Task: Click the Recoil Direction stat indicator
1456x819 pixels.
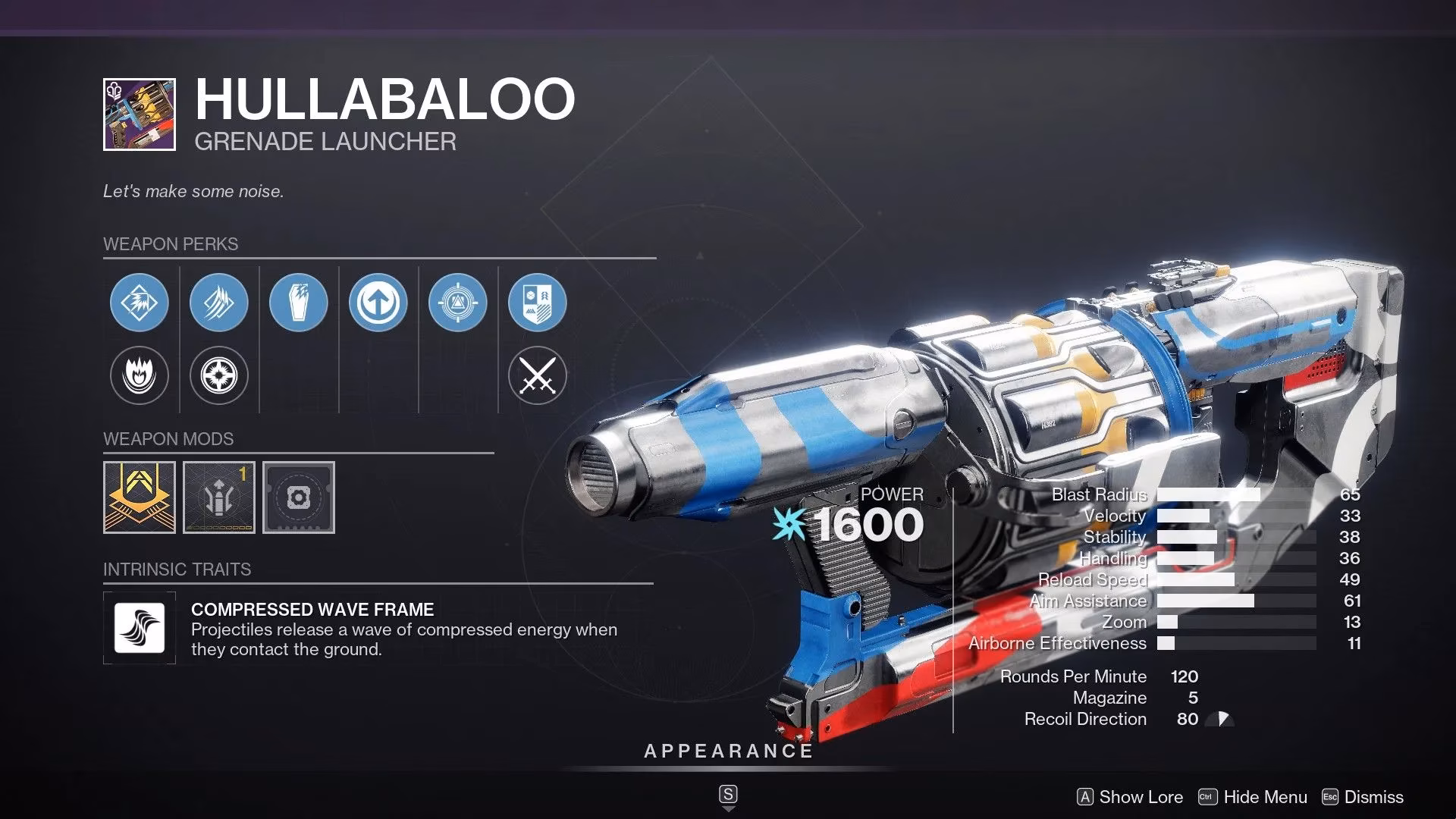Action: 1222,719
